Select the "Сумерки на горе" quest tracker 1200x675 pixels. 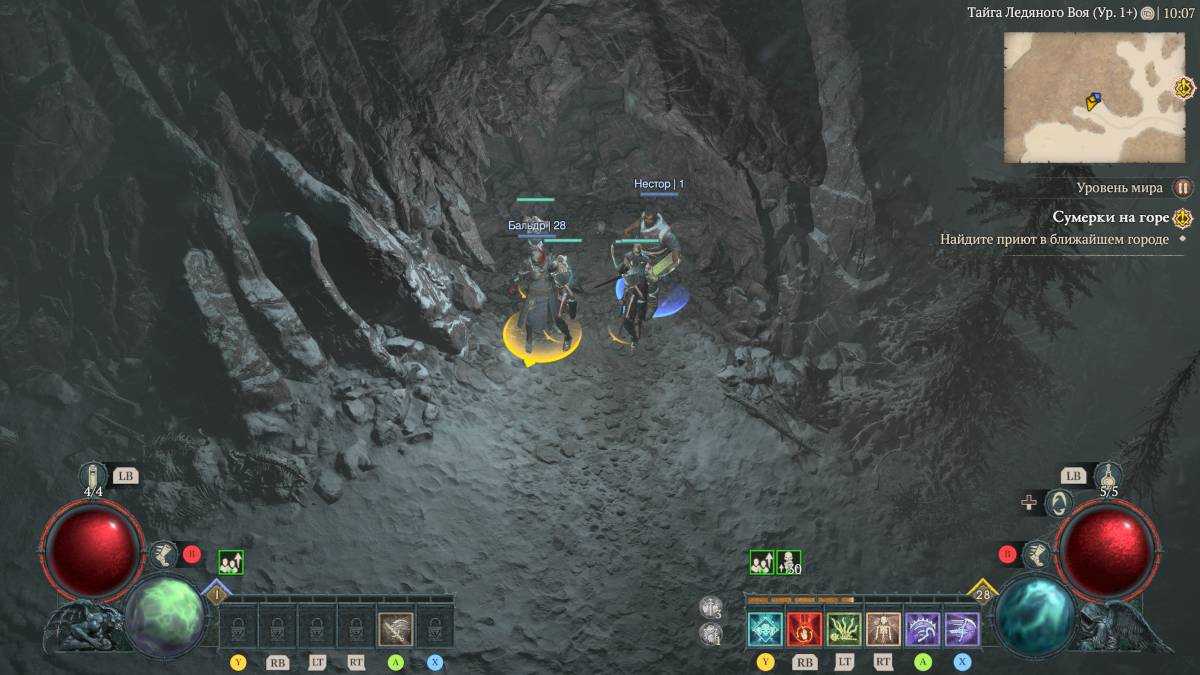click(x=1109, y=218)
